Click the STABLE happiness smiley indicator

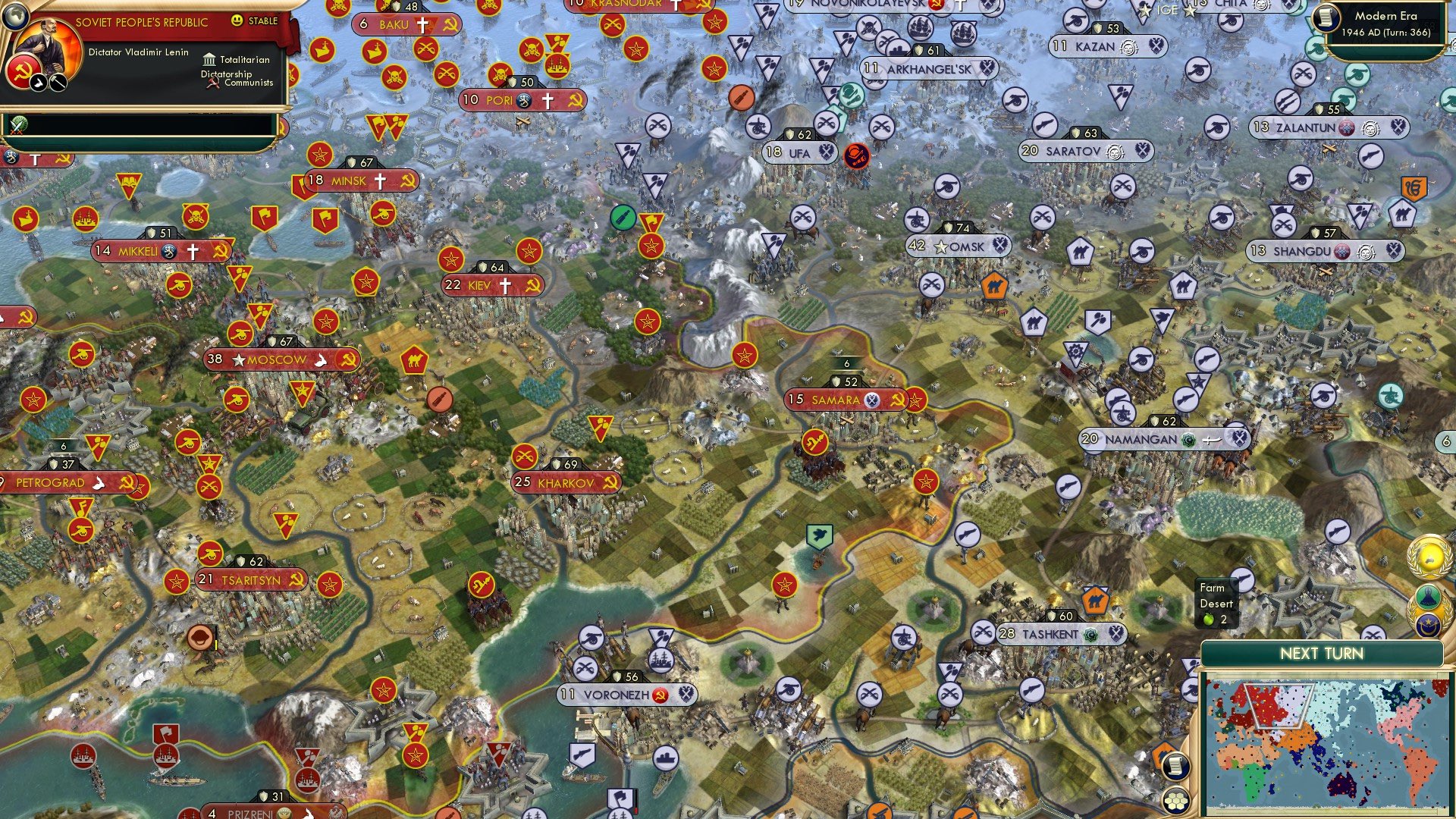pos(237,21)
